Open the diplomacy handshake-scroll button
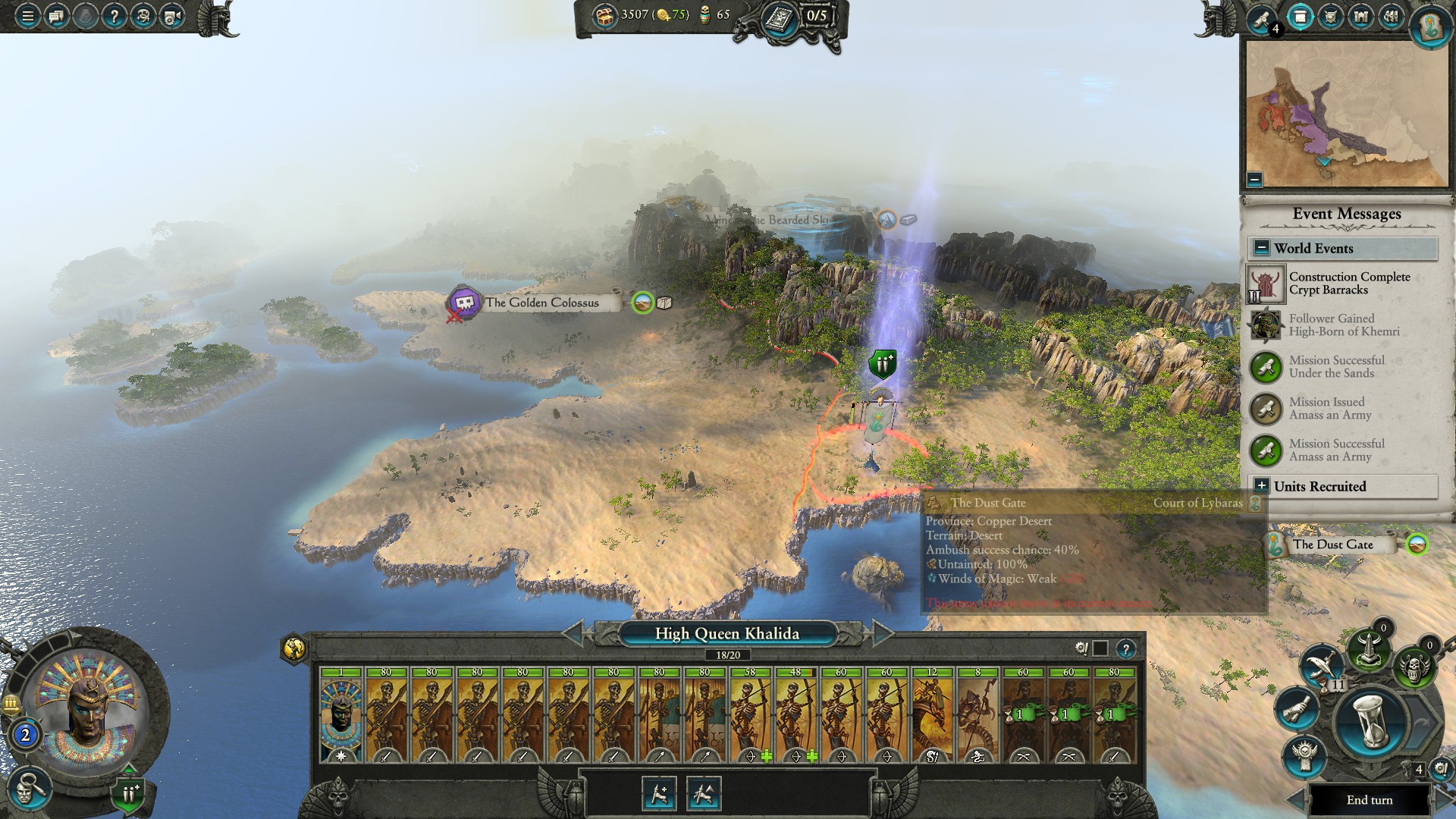Screen dimensions: 1456x819 1298,707
